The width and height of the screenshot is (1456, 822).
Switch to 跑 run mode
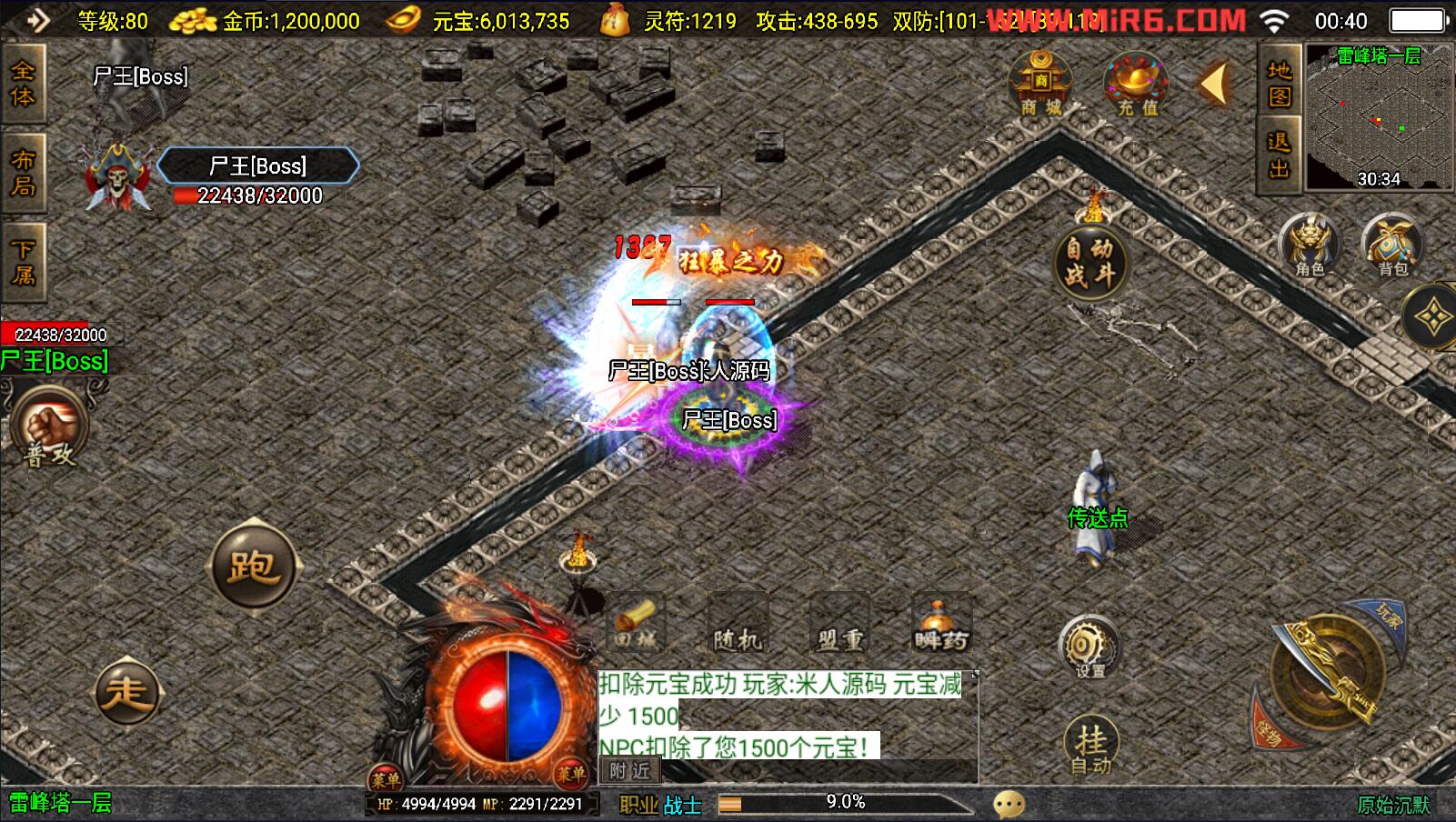(253, 566)
